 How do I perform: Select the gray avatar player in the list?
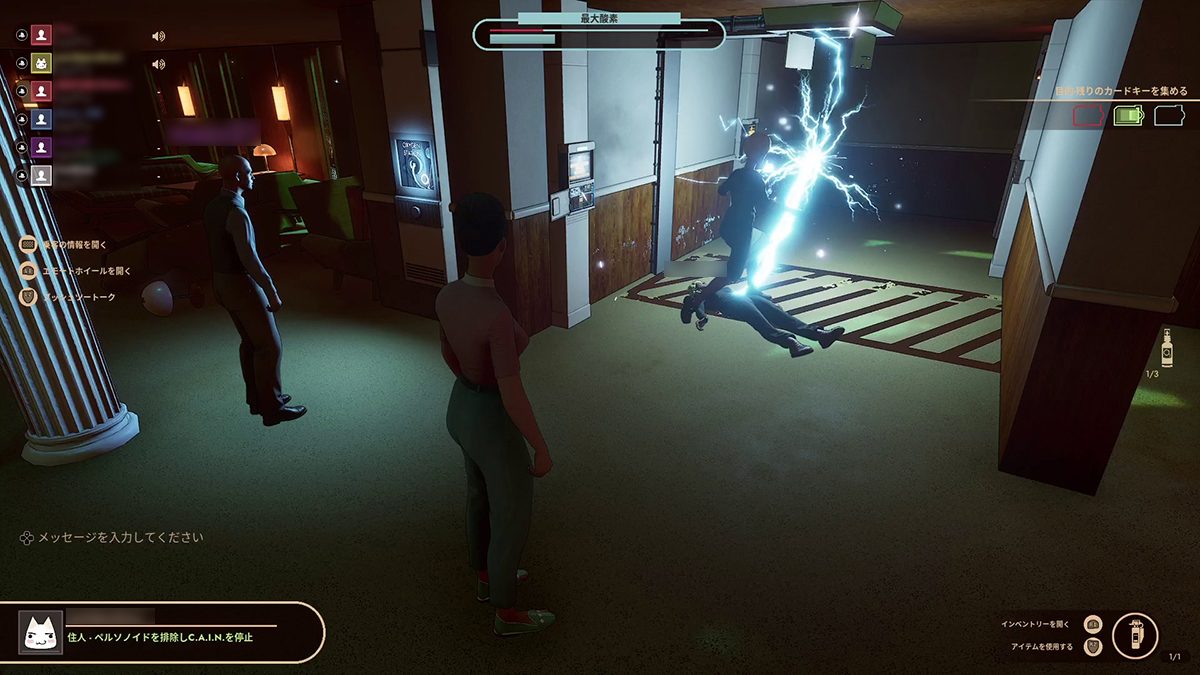[x=41, y=175]
